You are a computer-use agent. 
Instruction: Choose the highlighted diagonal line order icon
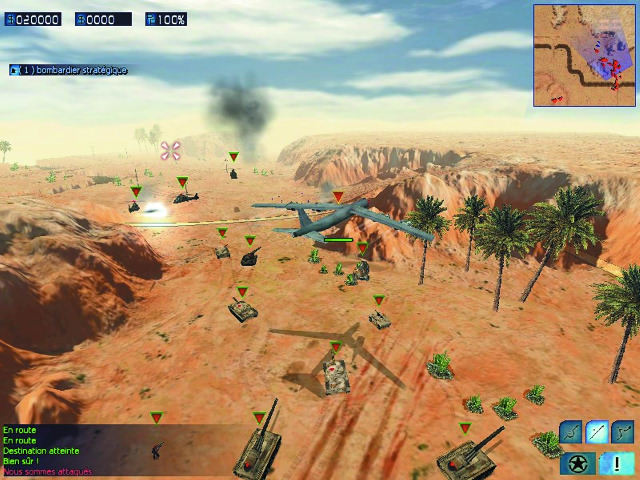pos(597,431)
